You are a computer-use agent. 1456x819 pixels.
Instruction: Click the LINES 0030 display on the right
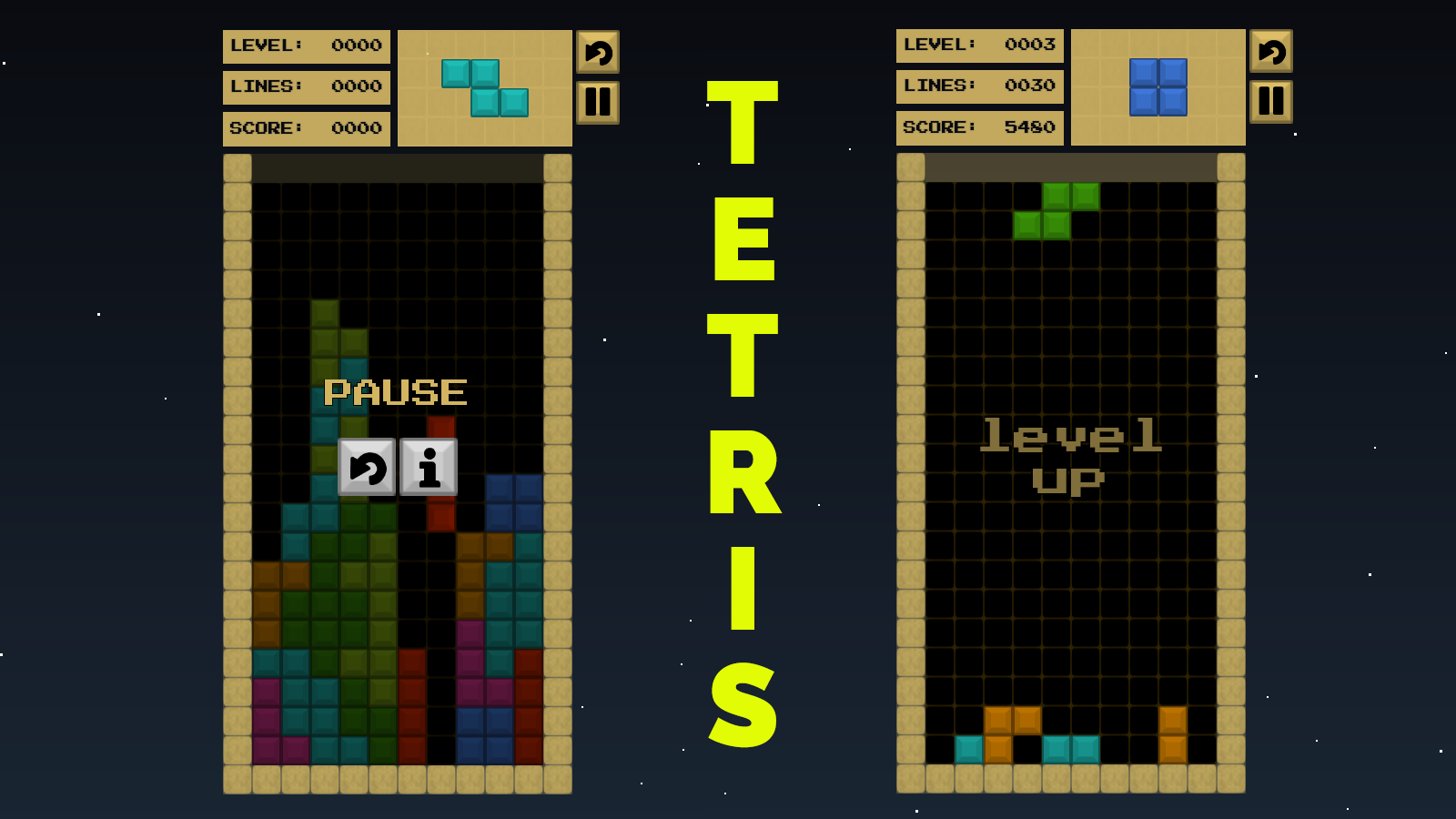point(980,86)
